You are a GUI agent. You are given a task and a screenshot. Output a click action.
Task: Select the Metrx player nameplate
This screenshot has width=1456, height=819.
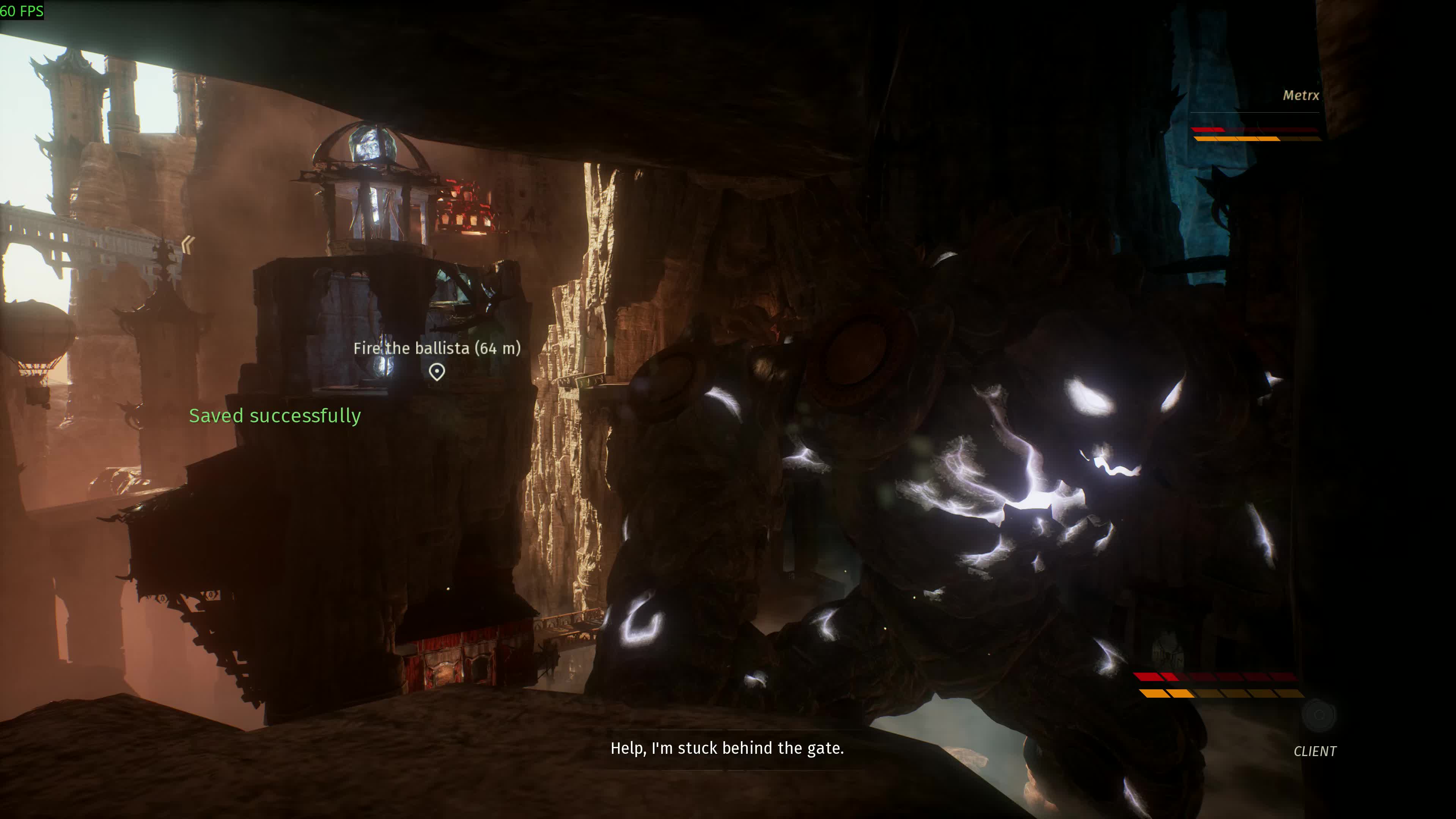pos(1300,96)
